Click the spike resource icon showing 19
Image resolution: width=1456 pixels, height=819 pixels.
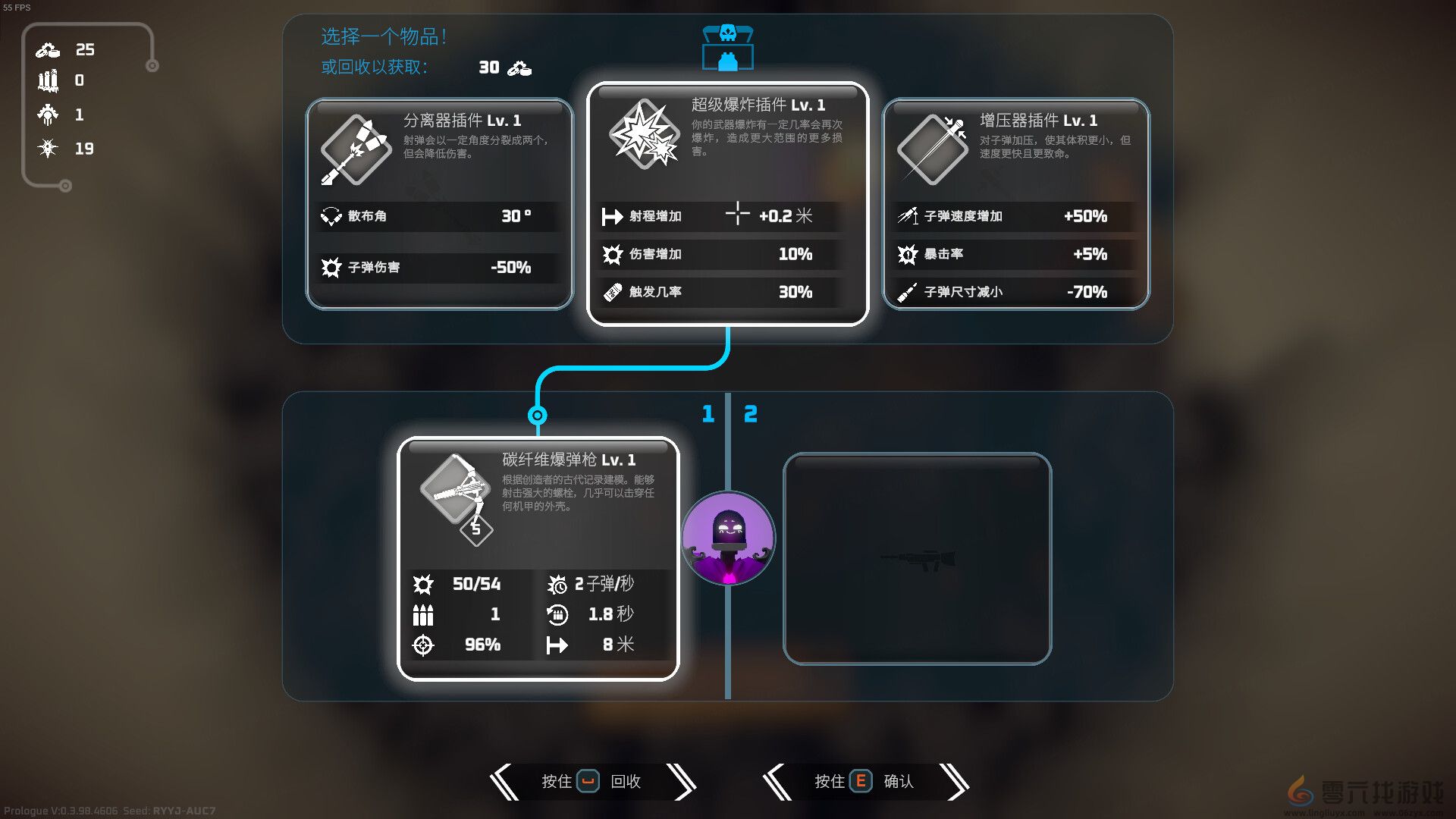[x=47, y=149]
